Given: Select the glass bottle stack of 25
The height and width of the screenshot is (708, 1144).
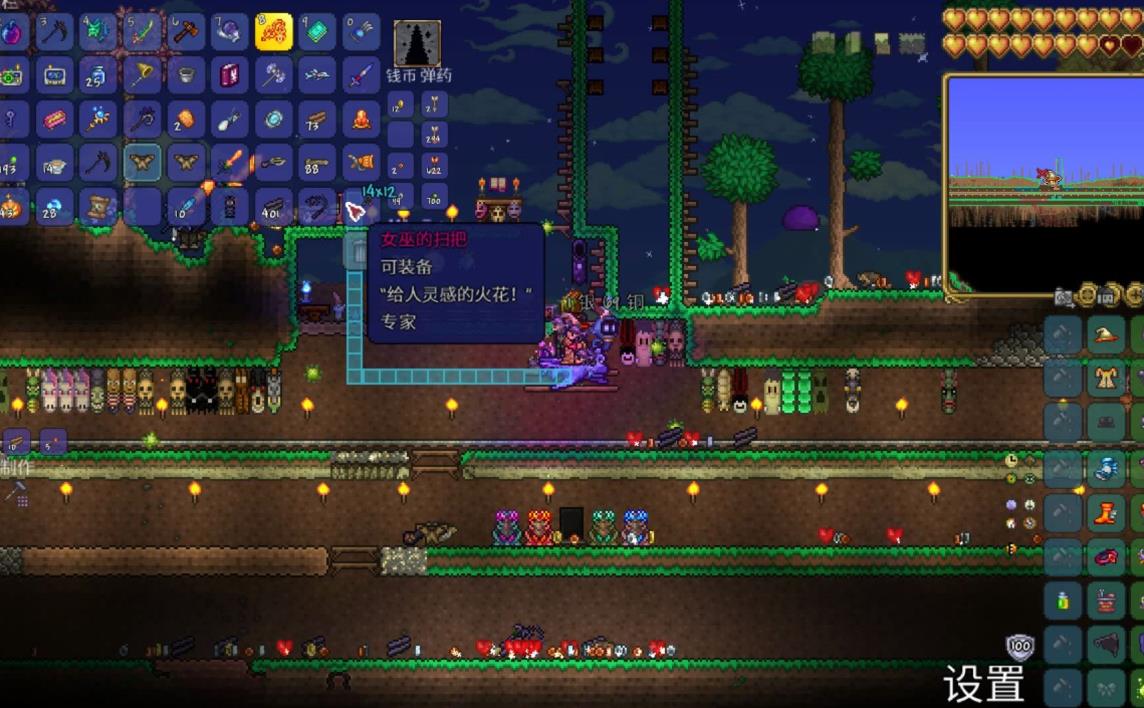Looking at the screenshot, I should point(98,75).
